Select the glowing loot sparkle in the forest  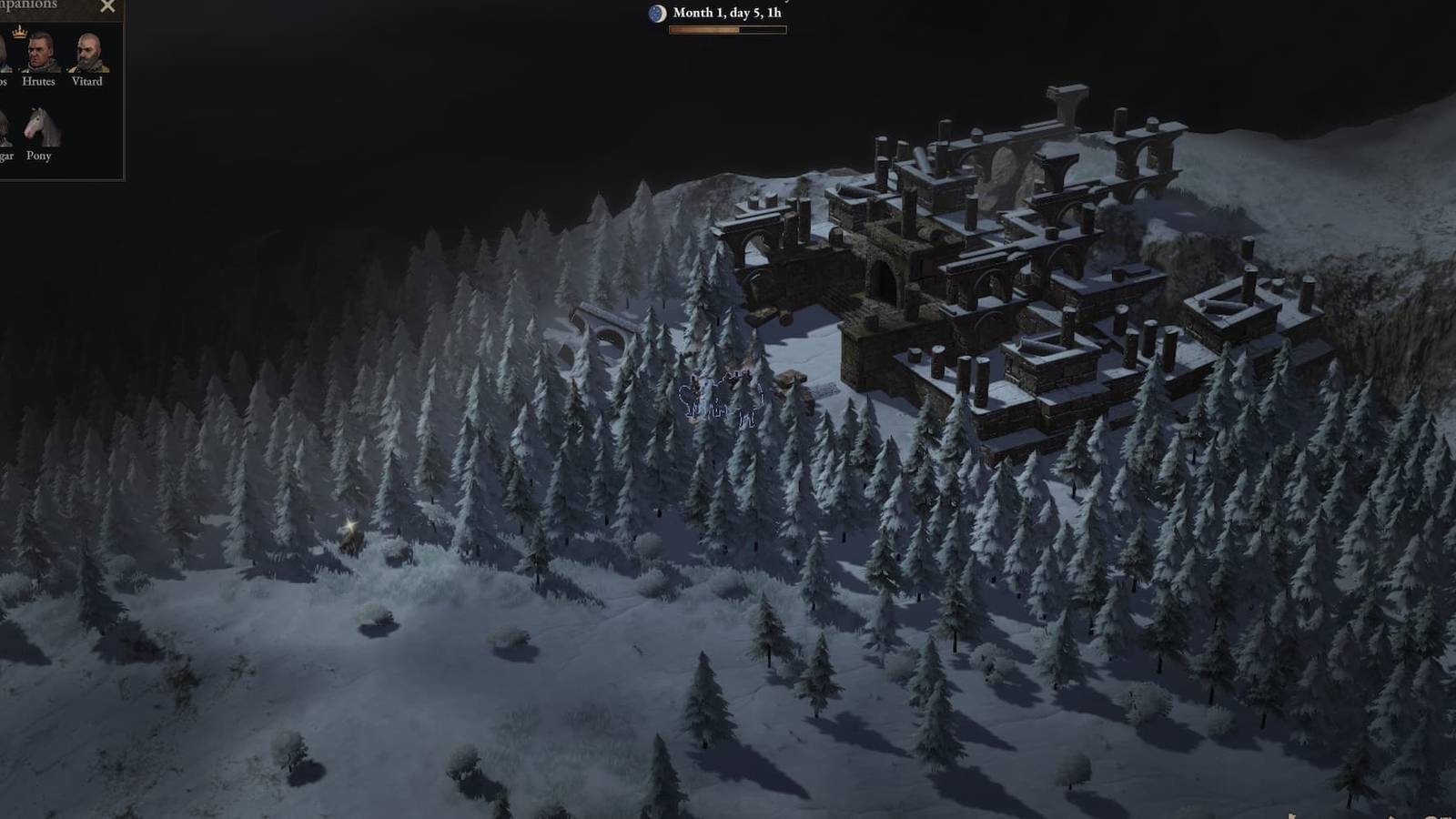coord(349,526)
